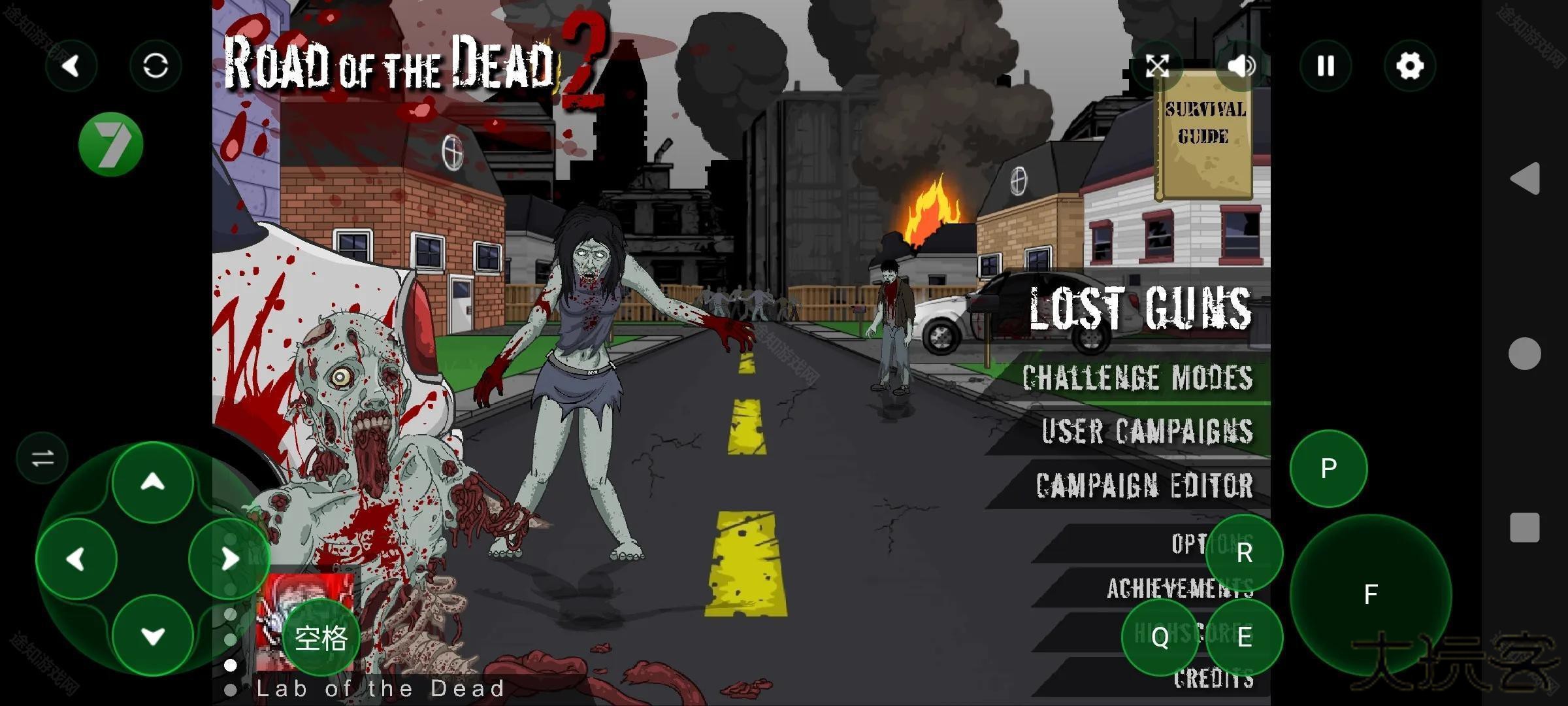Open the Lab of the Dead link
The image size is (1568, 706).
click(x=380, y=688)
